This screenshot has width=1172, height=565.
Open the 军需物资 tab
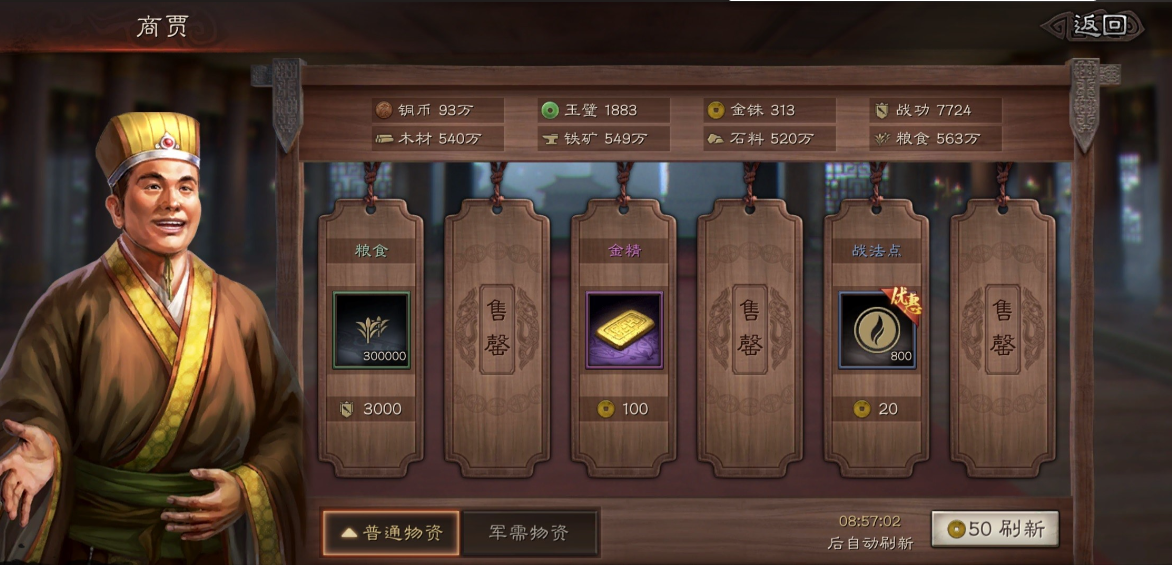529,533
